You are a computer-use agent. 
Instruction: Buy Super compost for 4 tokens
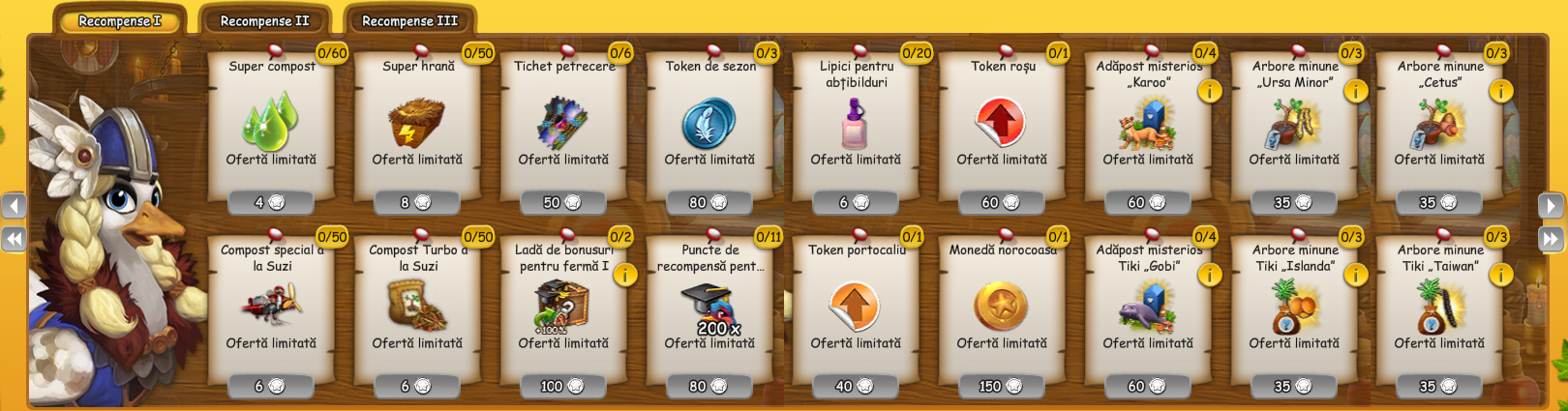coord(270,202)
